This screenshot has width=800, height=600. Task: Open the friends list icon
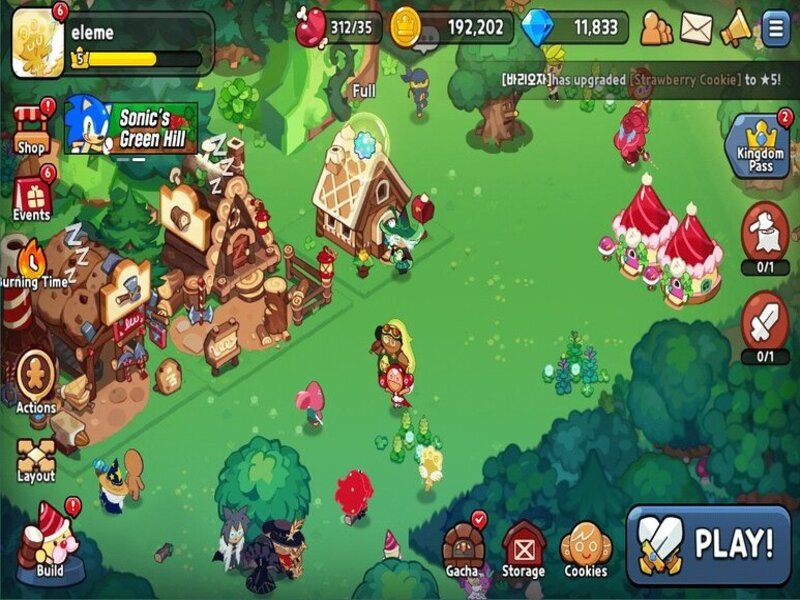pyautogui.click(x=656, y=28)
